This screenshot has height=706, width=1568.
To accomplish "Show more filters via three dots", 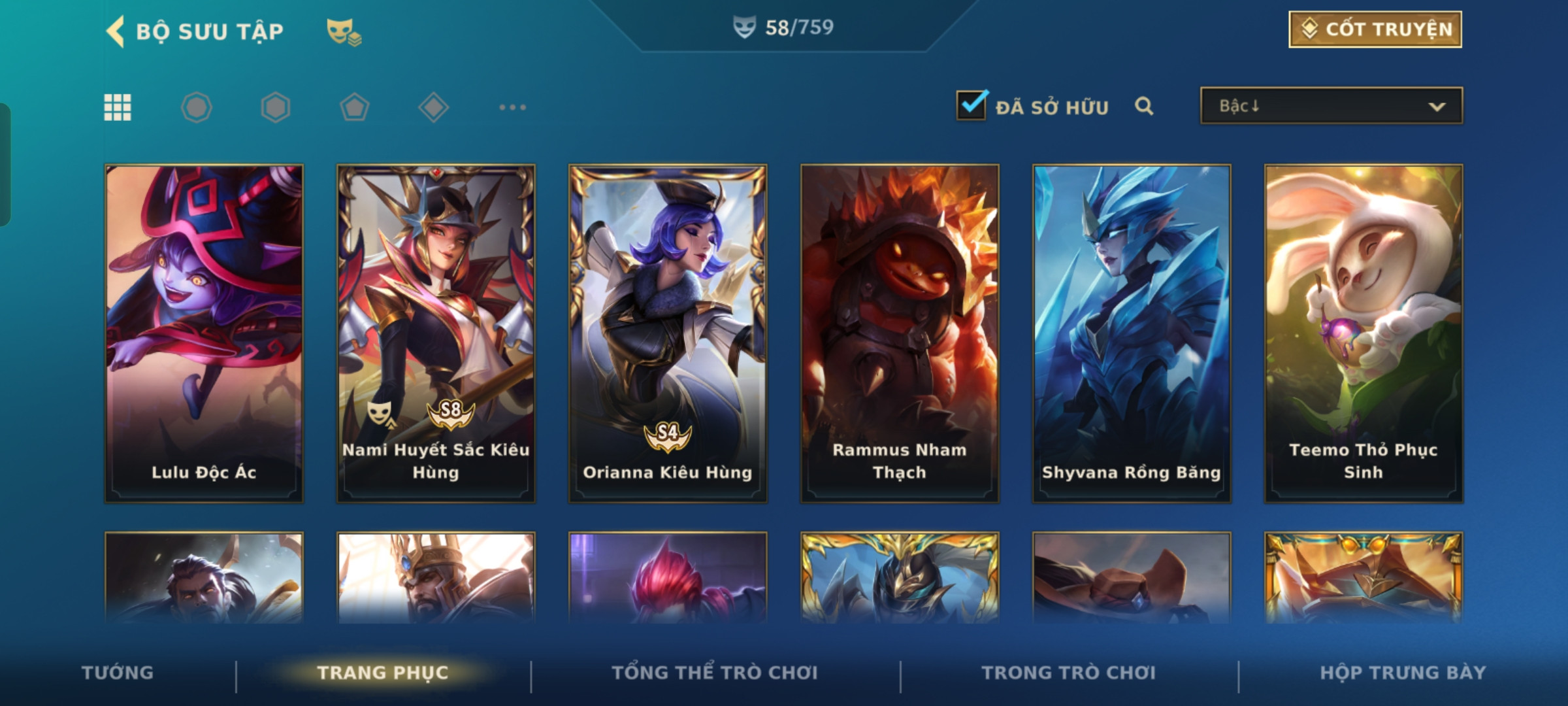I will 512,107.
